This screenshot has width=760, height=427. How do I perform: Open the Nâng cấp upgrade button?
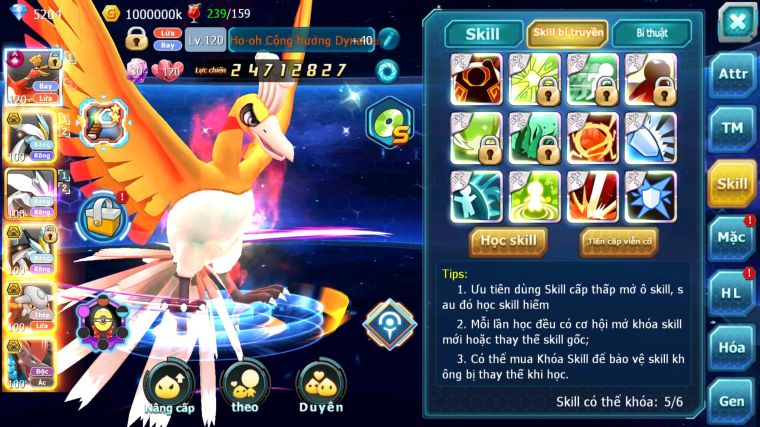(167, 388)
